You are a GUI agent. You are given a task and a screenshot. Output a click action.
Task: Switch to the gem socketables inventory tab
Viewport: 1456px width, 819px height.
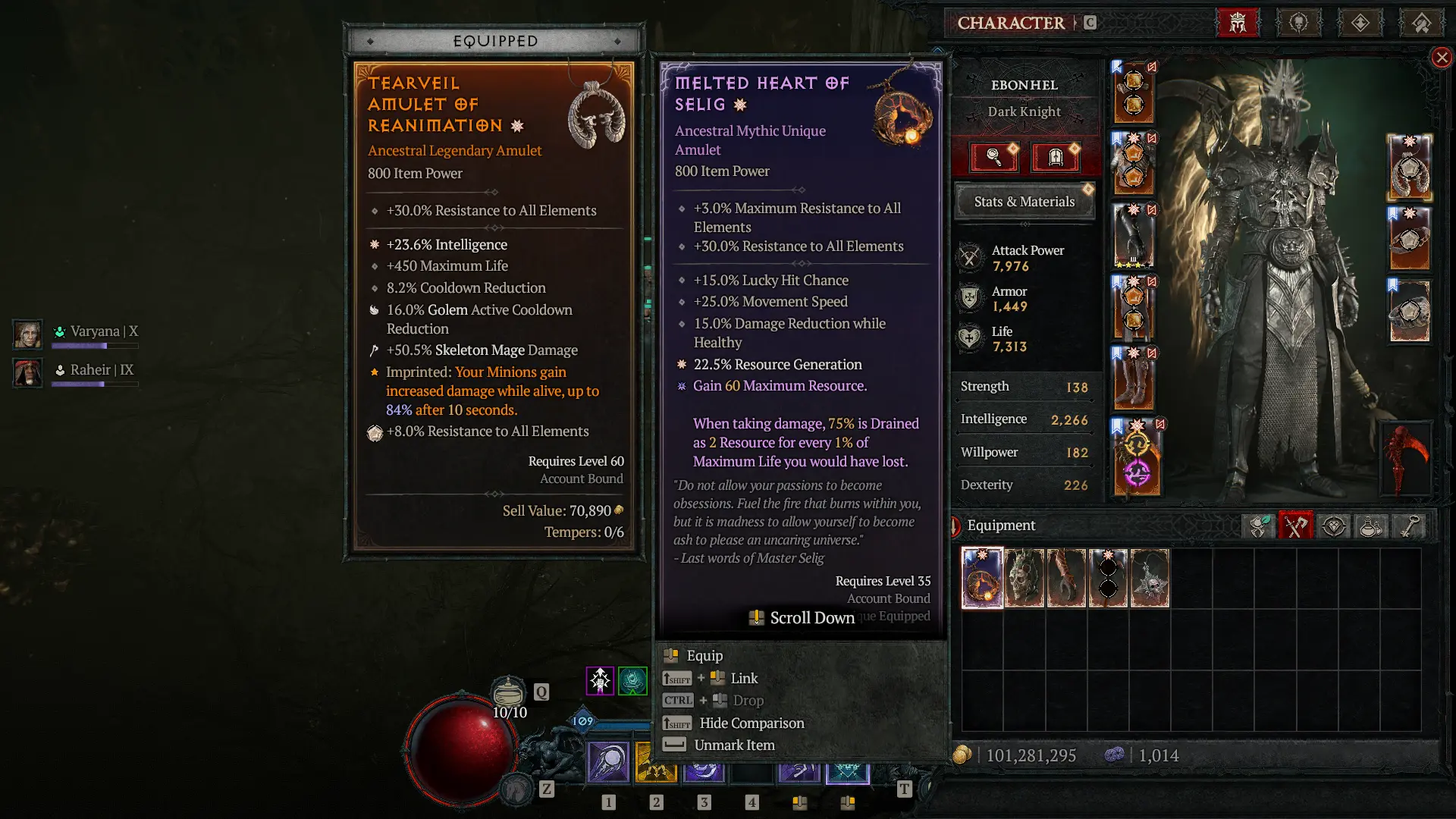(x=1334, y=526)
